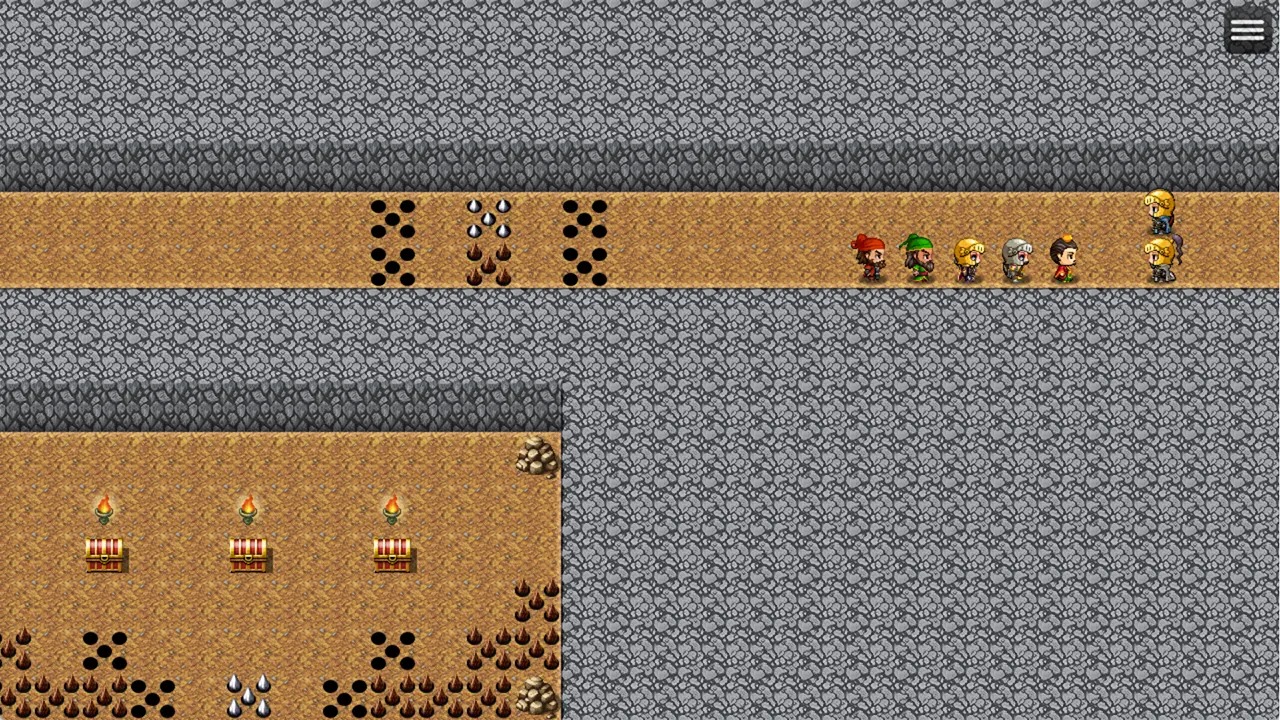
Task: Click the torch above the middle chest
Action: [250, 508]
